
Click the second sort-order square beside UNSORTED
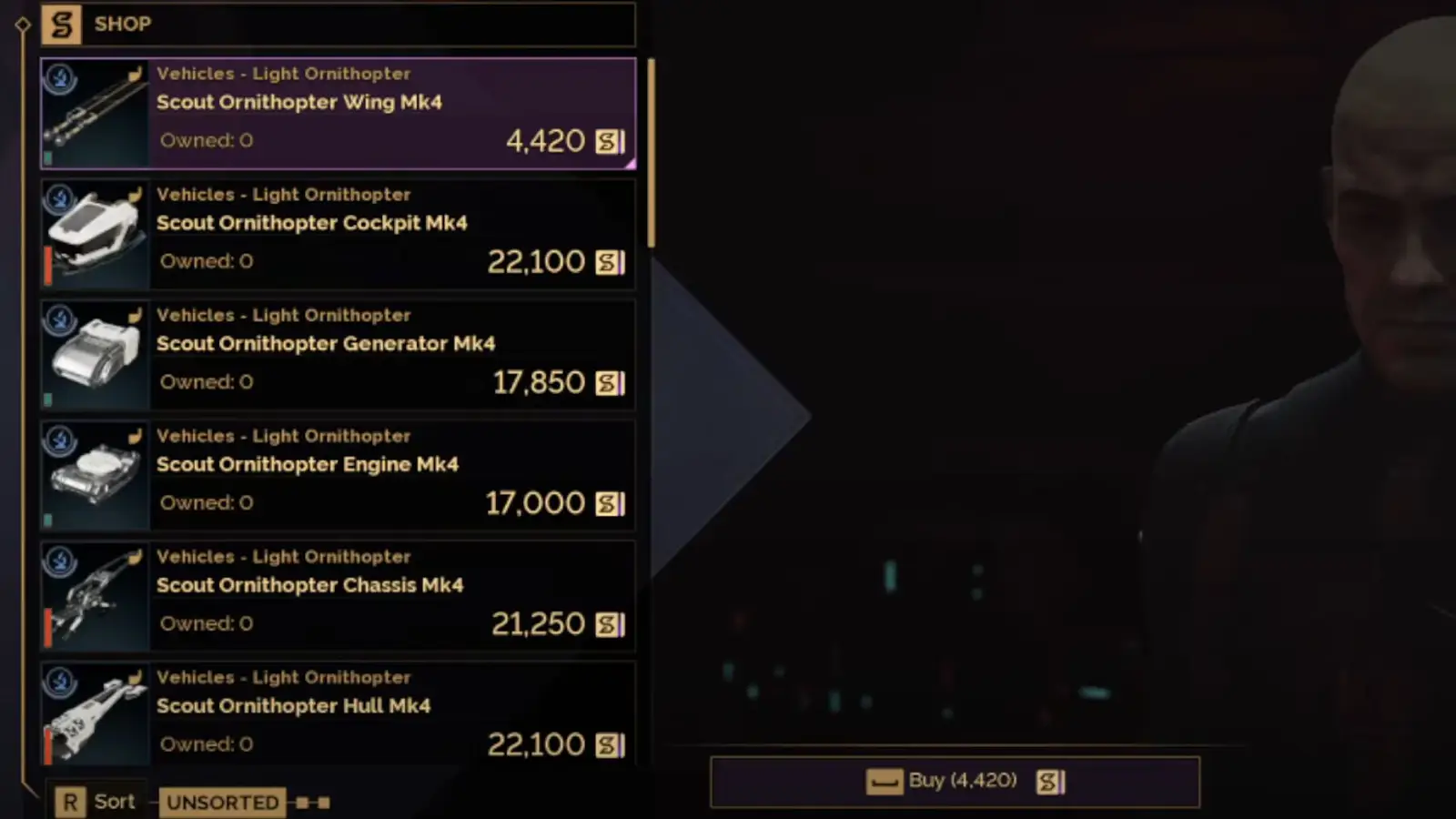coord(324,804)
